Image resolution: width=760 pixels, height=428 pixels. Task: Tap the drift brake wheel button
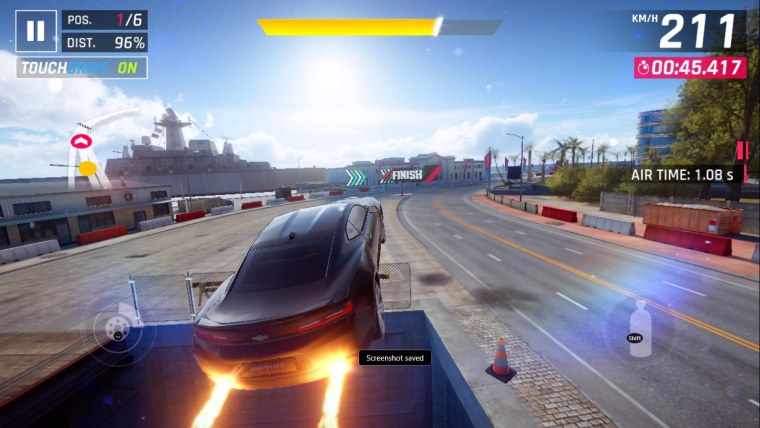tap(119, 327)
